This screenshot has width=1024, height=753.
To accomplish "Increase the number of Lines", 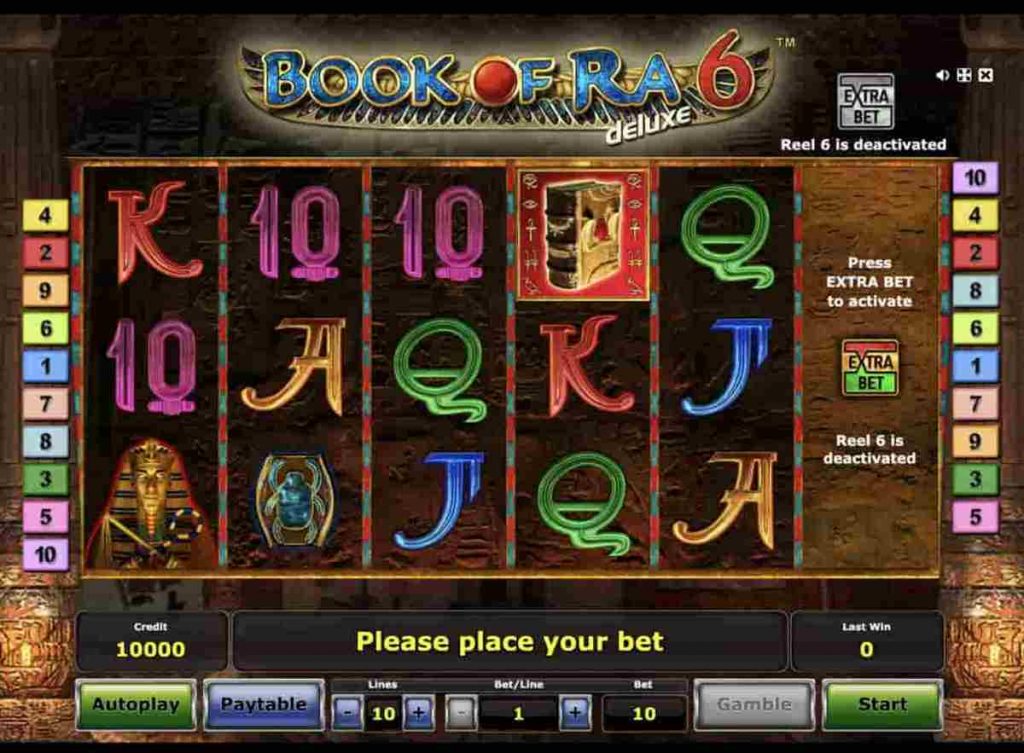I will (418, 714).
